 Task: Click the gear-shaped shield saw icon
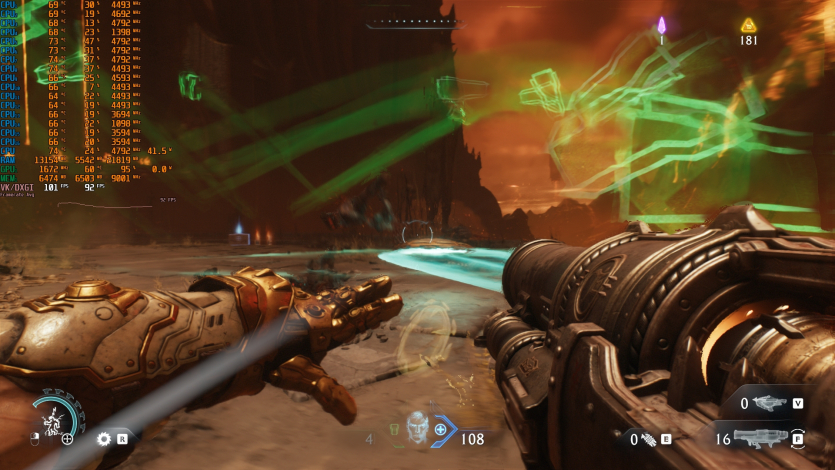(103, 438)
